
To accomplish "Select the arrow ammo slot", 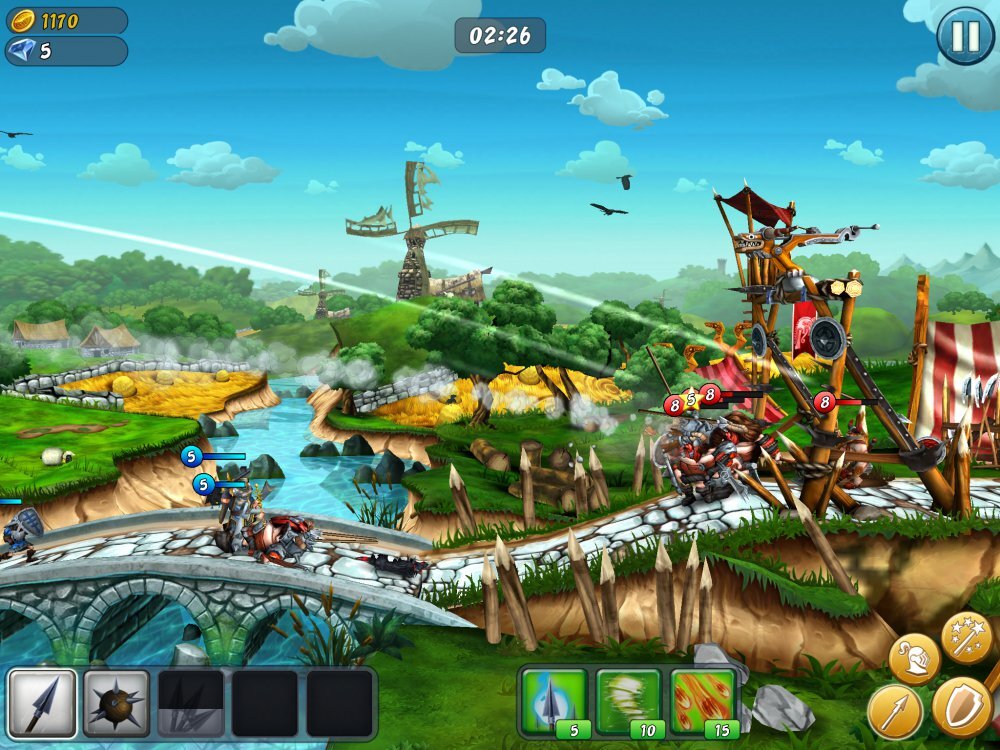I will point(42,703).
